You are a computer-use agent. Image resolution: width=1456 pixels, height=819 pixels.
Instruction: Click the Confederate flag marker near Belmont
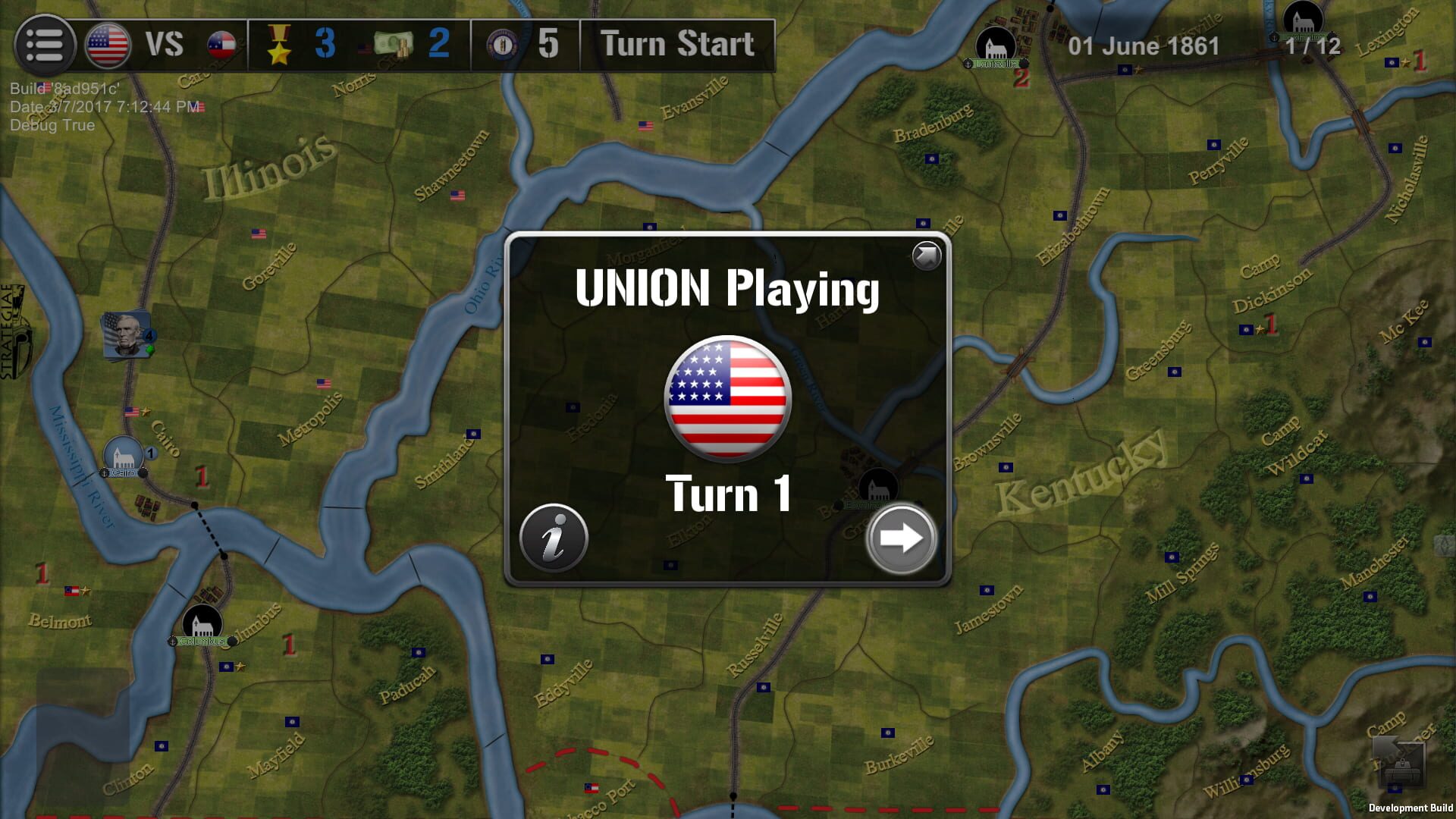tap(72, 591)
